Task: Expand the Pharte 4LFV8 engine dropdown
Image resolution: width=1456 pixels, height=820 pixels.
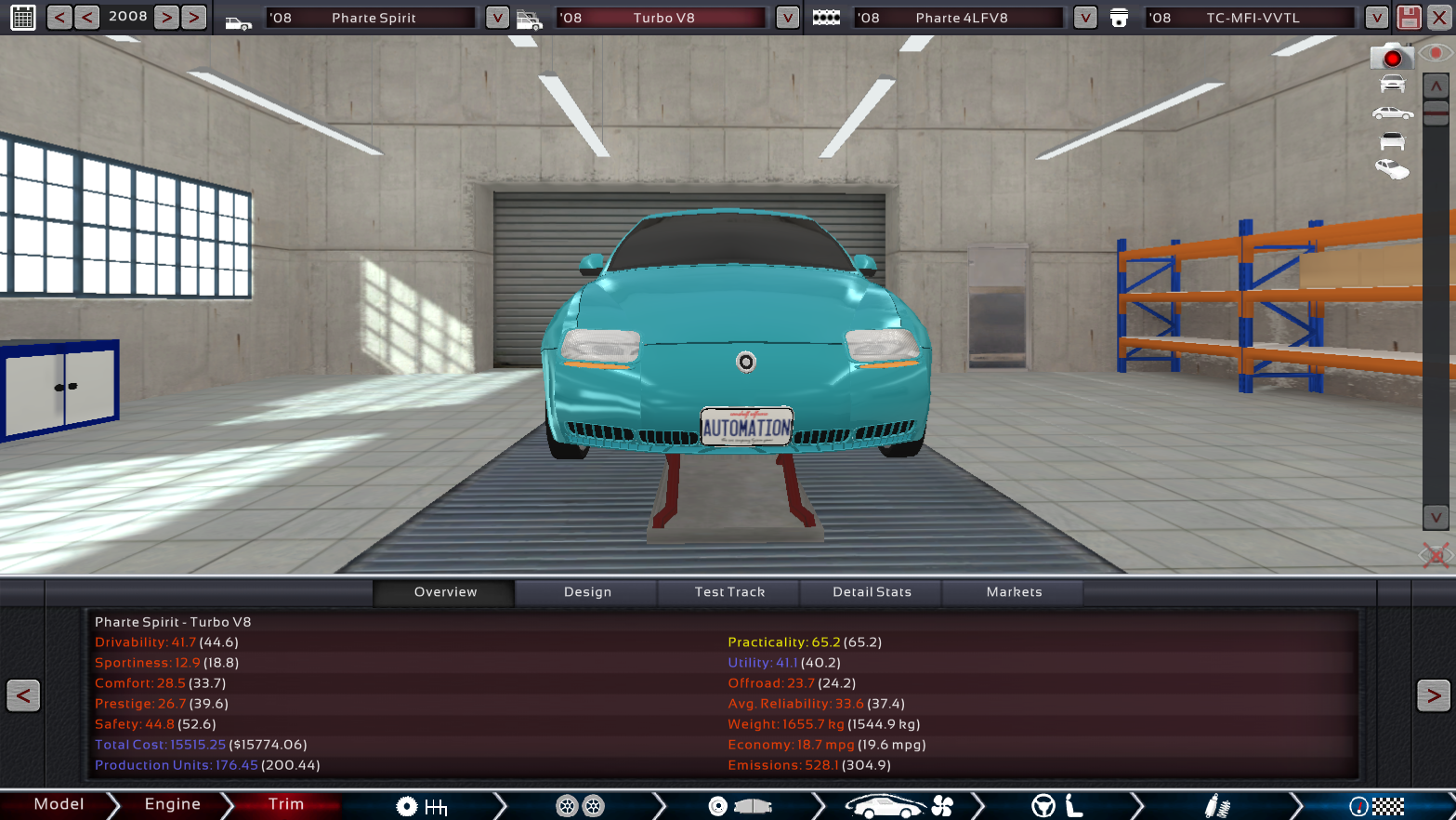Action: click(x=1084, y=17)
